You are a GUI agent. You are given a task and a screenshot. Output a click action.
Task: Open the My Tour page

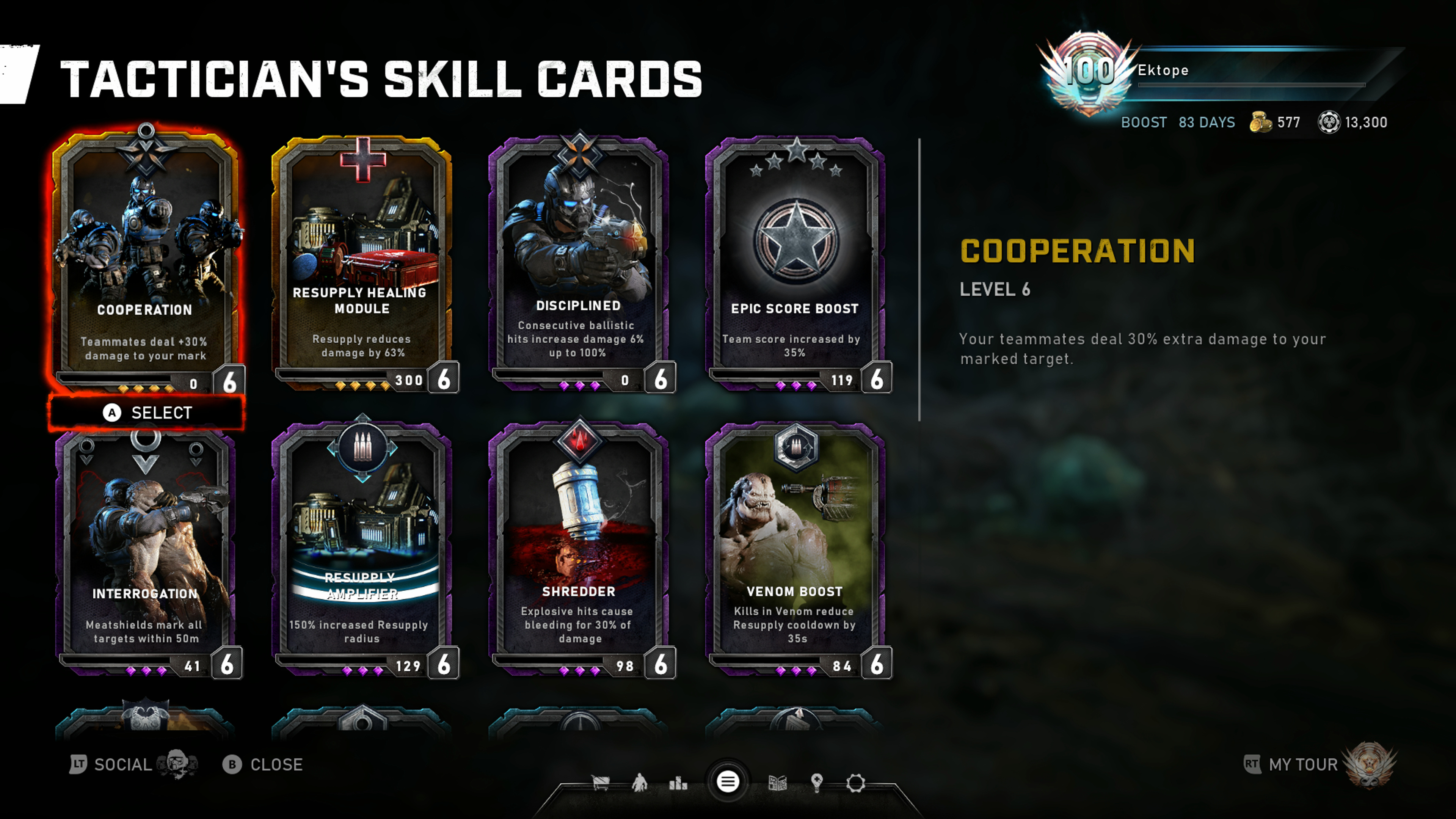point(1303,765)
